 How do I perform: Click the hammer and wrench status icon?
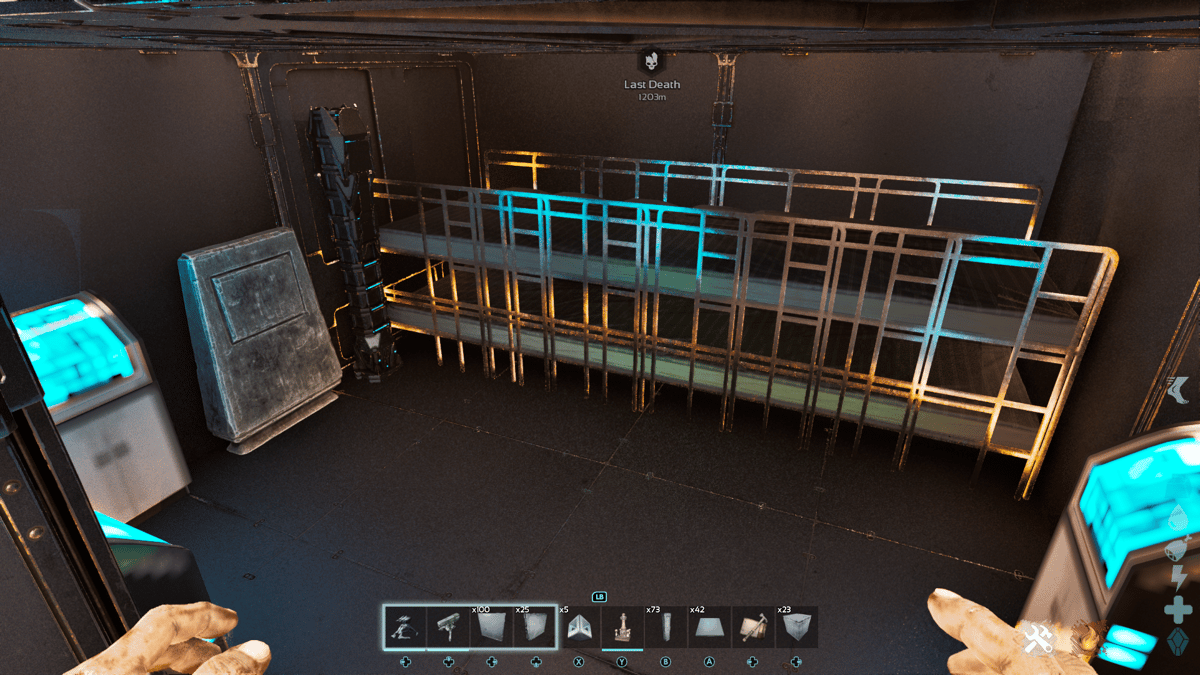[1034, 639]
